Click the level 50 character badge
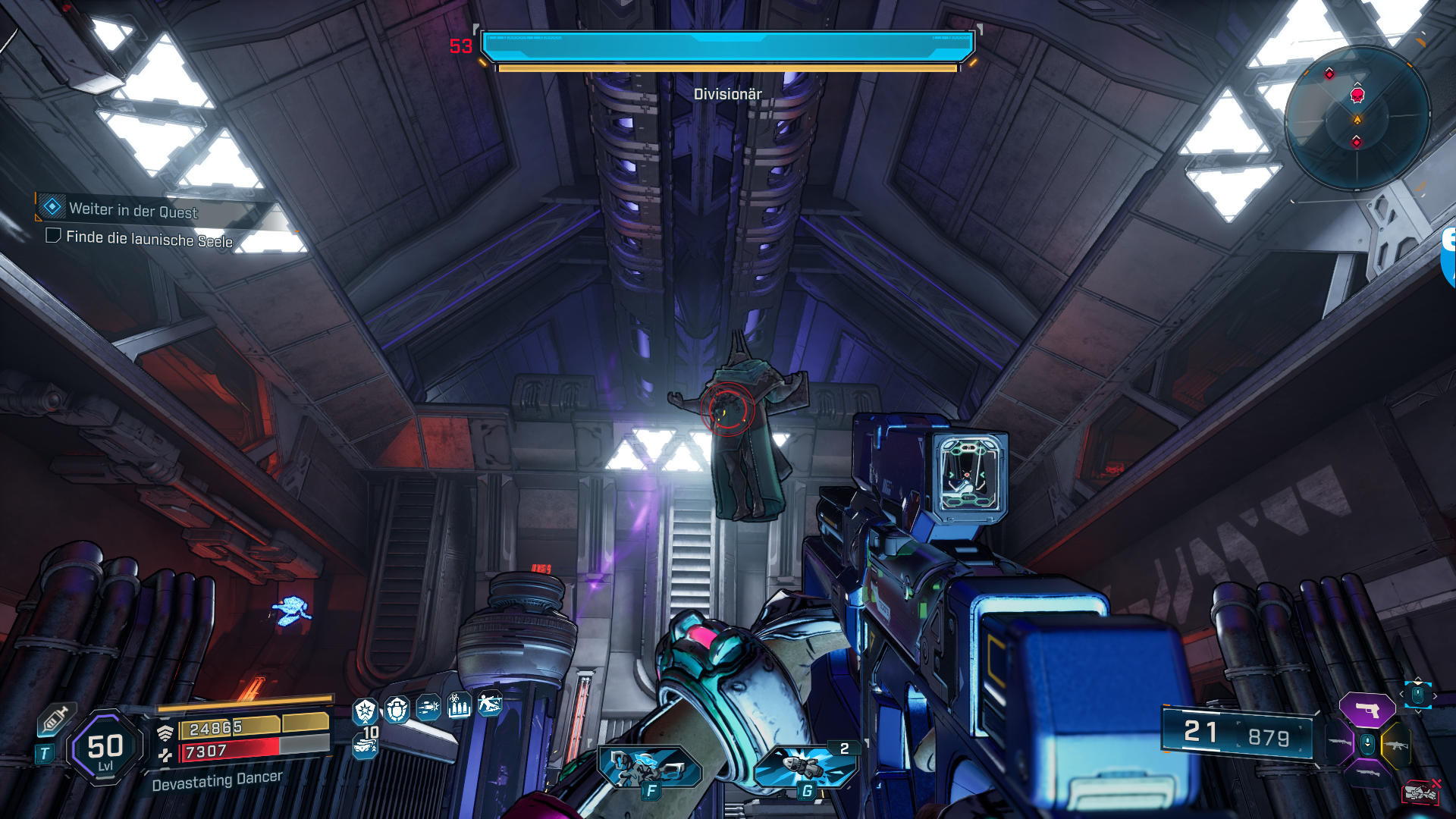The width and height of the screenshot is (1456, 819). pyautogui.click(x=105, y=748)
